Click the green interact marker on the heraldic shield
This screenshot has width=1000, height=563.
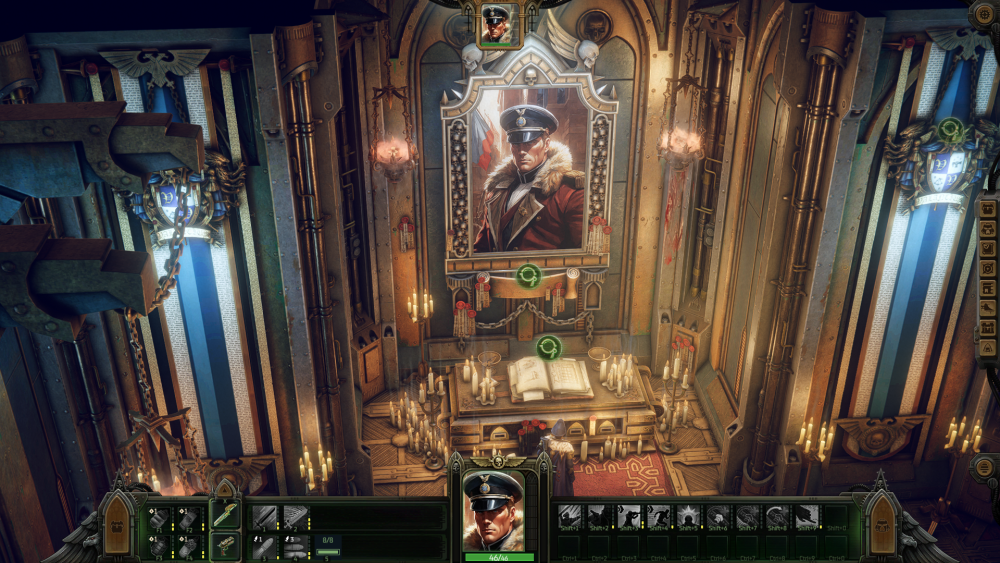click(x=951, y=130)
